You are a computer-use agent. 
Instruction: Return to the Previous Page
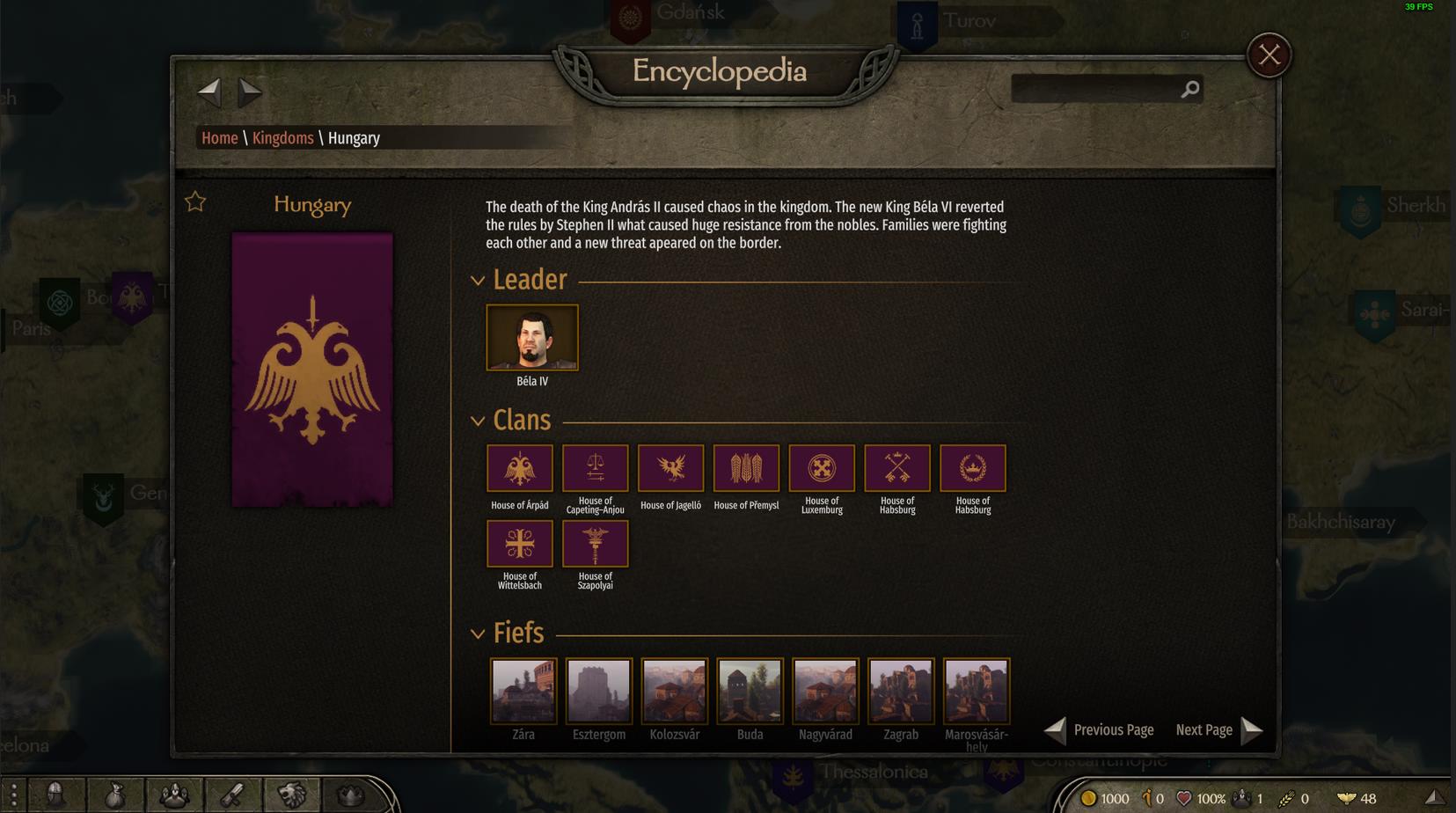tap(1099, 730)
